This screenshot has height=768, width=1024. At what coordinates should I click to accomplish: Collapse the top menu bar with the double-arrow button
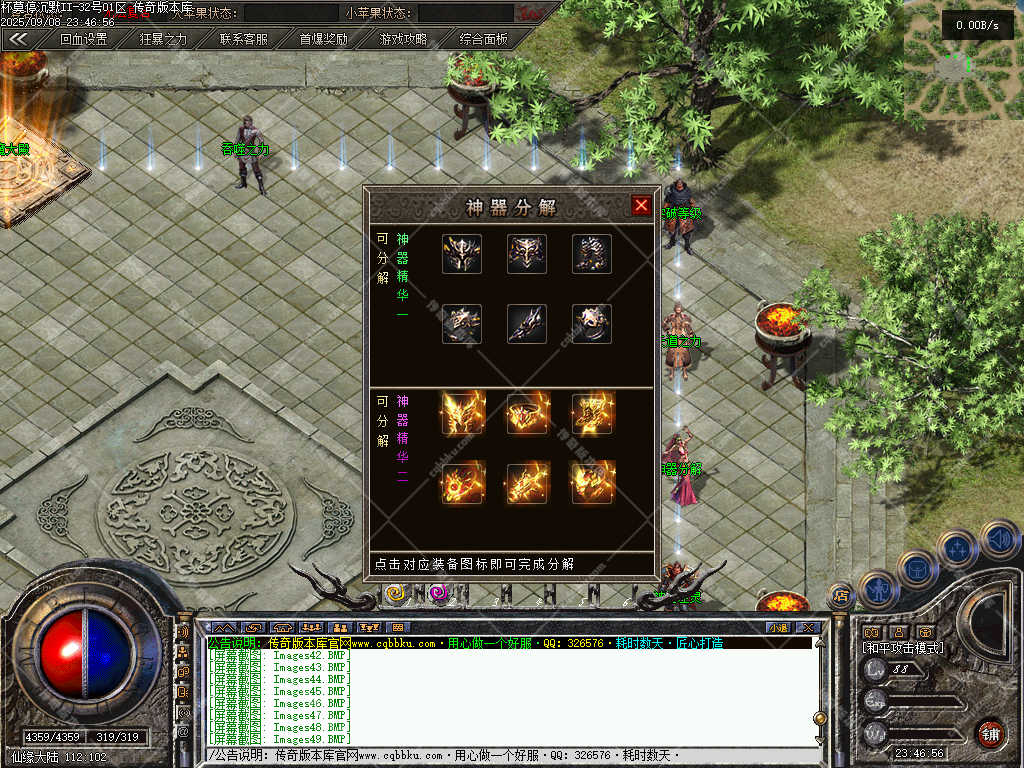tap(18, 40)
